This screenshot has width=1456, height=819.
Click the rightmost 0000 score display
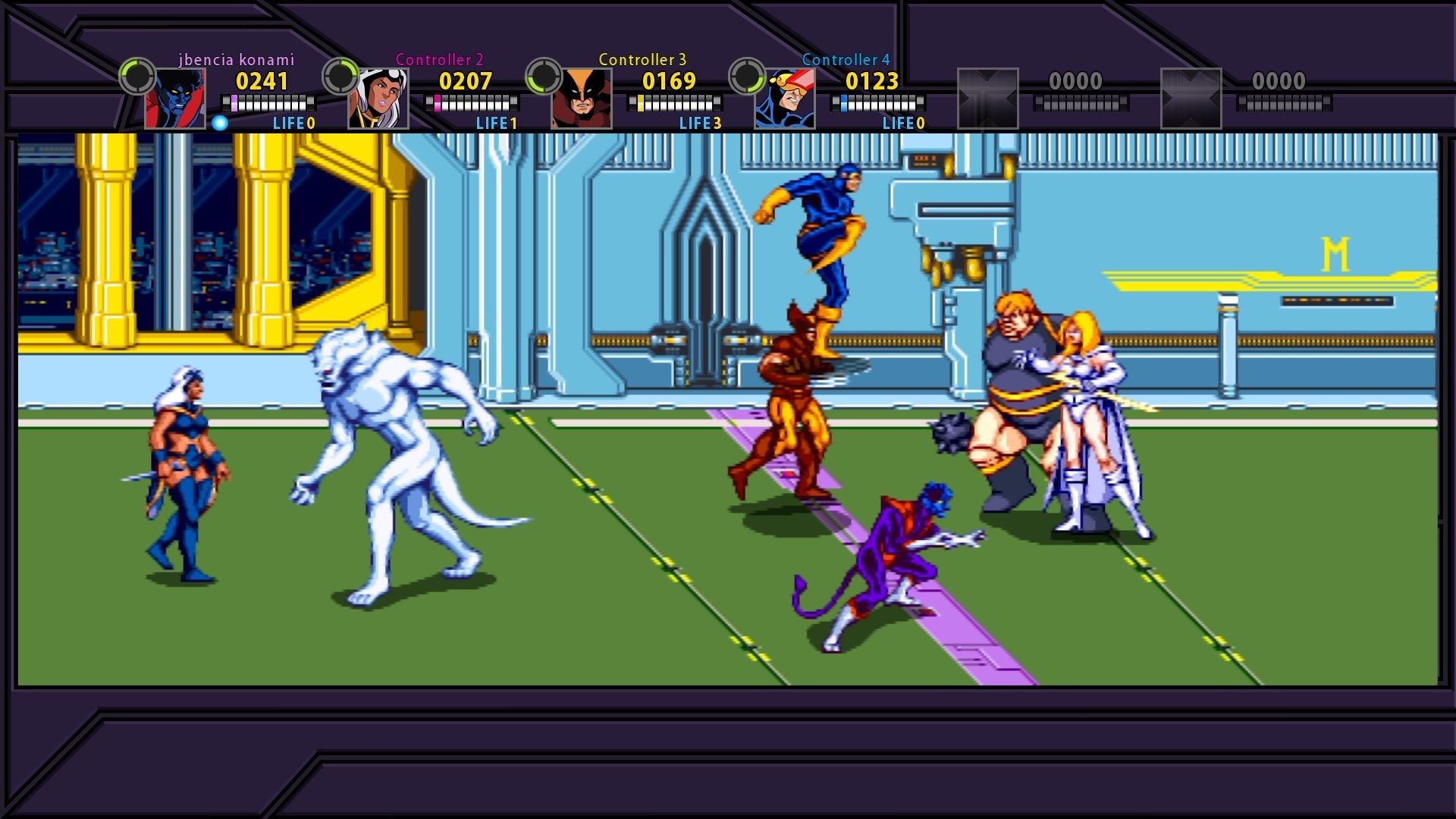coord(1279,80)
